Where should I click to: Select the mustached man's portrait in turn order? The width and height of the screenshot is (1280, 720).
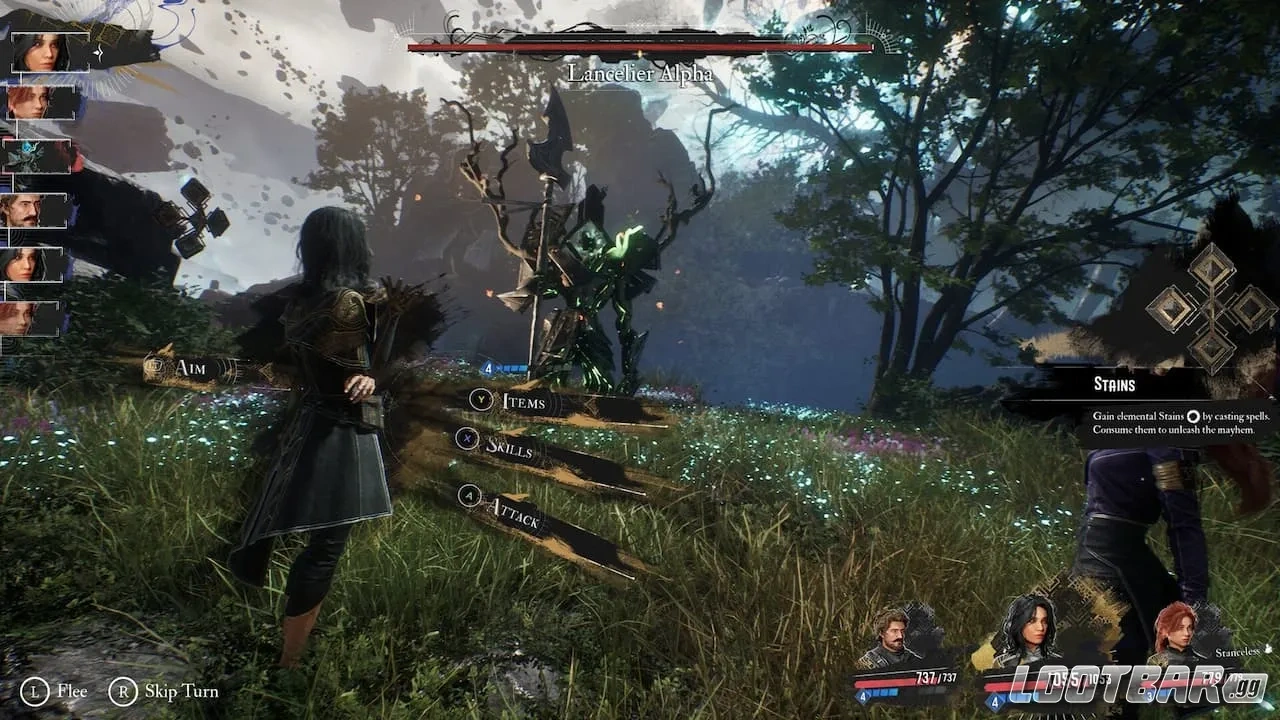click(35, 210)
